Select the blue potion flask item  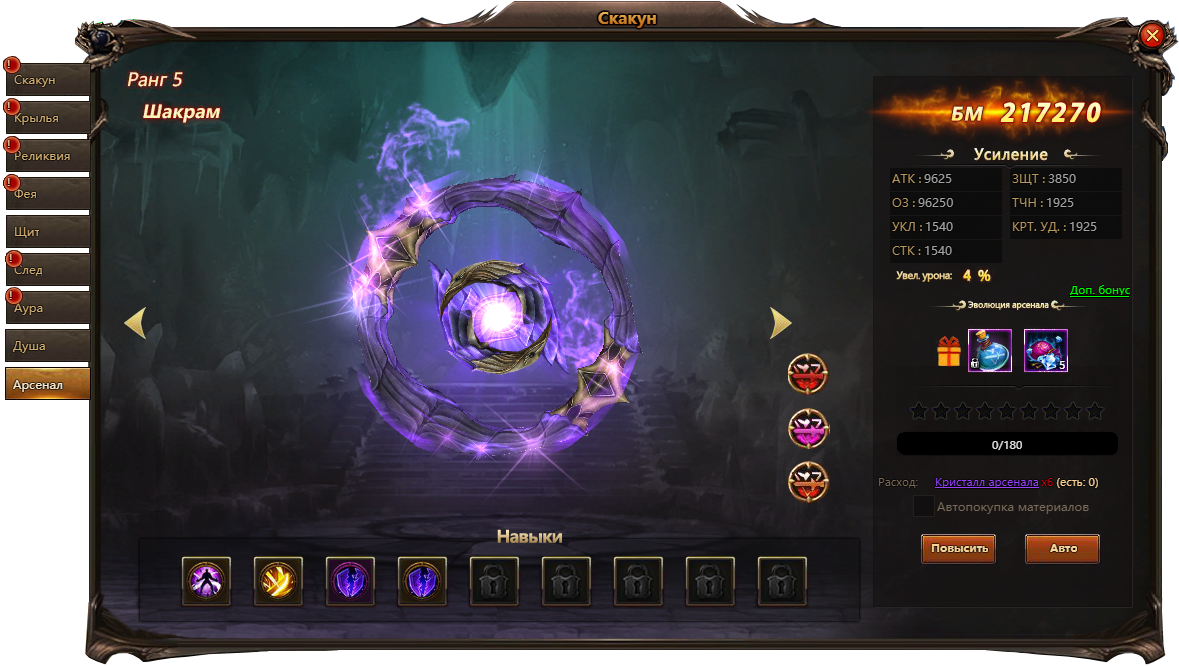click(x=990, y=351)
